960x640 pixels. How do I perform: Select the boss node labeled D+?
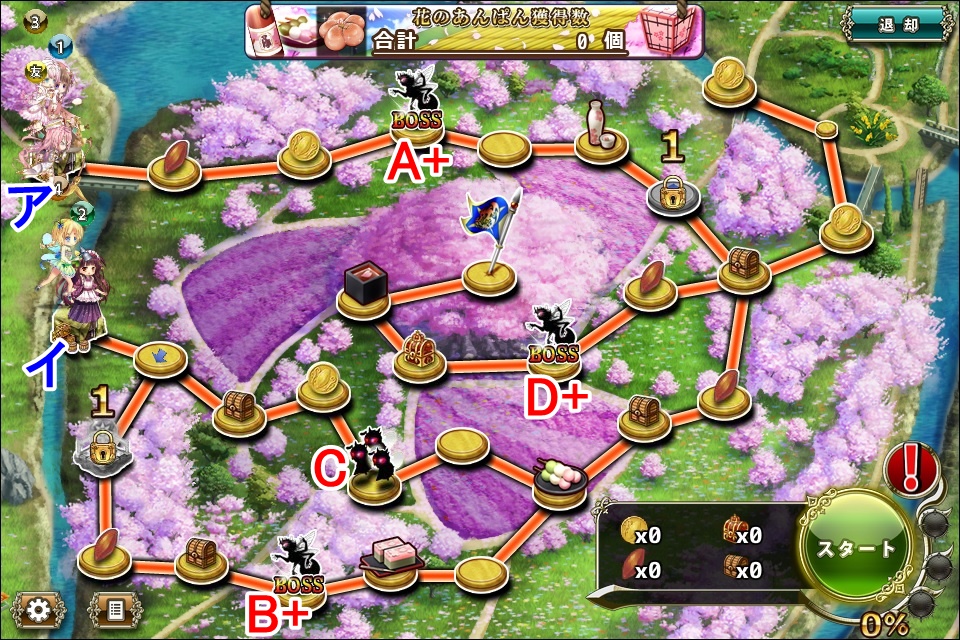(x=552, y=338)
